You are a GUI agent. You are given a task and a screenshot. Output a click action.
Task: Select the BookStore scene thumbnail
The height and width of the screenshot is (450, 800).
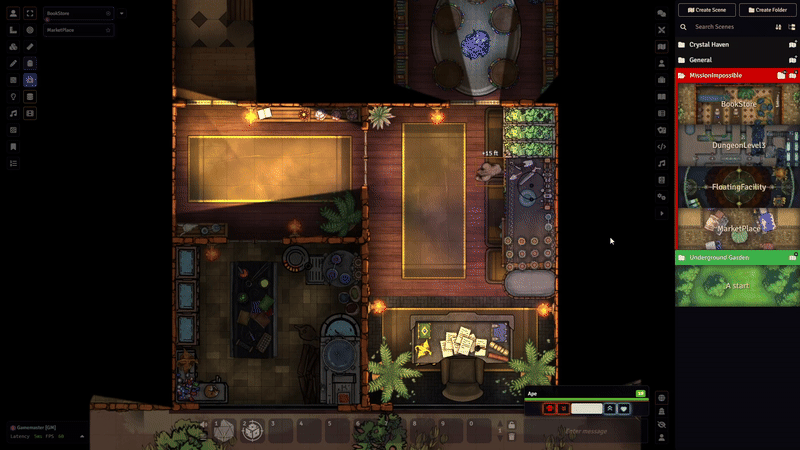click(x=738, y=103)
